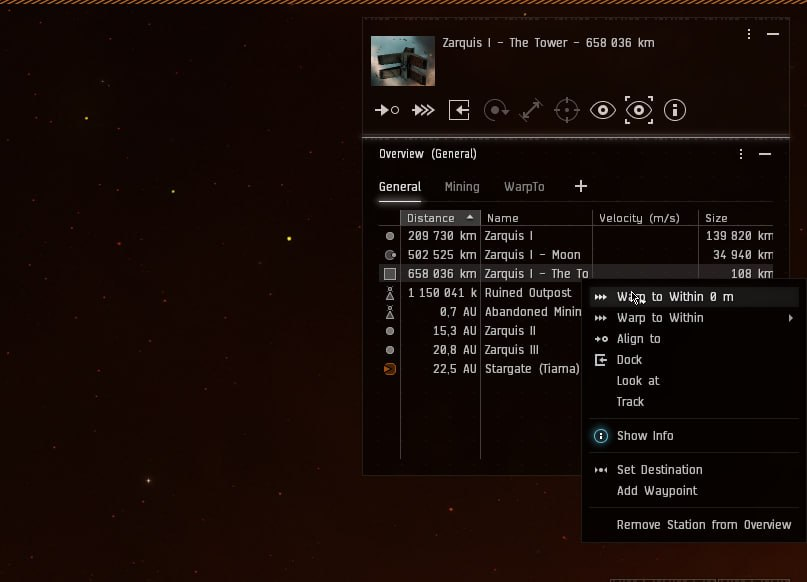
Task: Sort overview by the Distance column
Action: [431, 218]
